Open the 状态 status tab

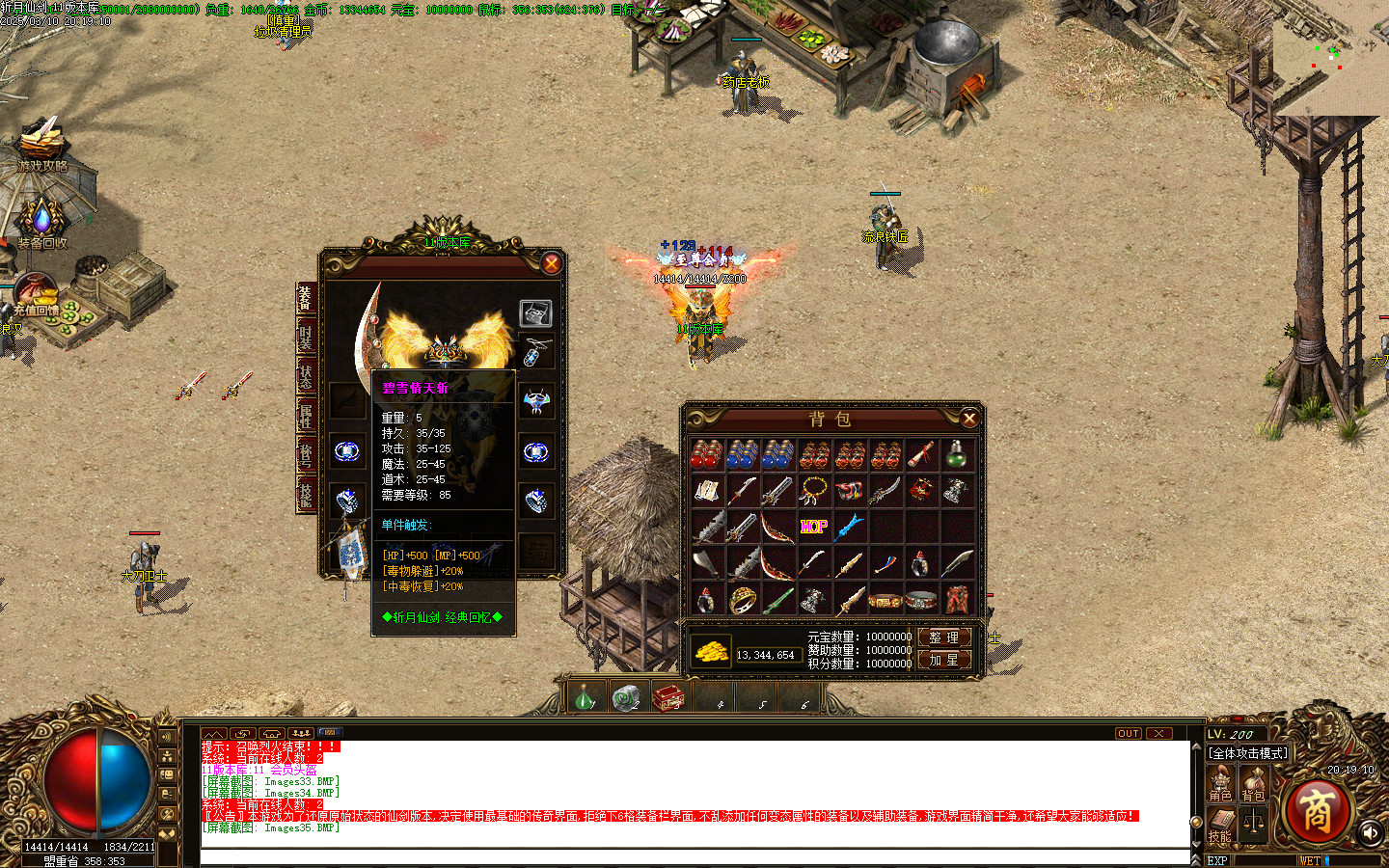(x=306, y=377)
